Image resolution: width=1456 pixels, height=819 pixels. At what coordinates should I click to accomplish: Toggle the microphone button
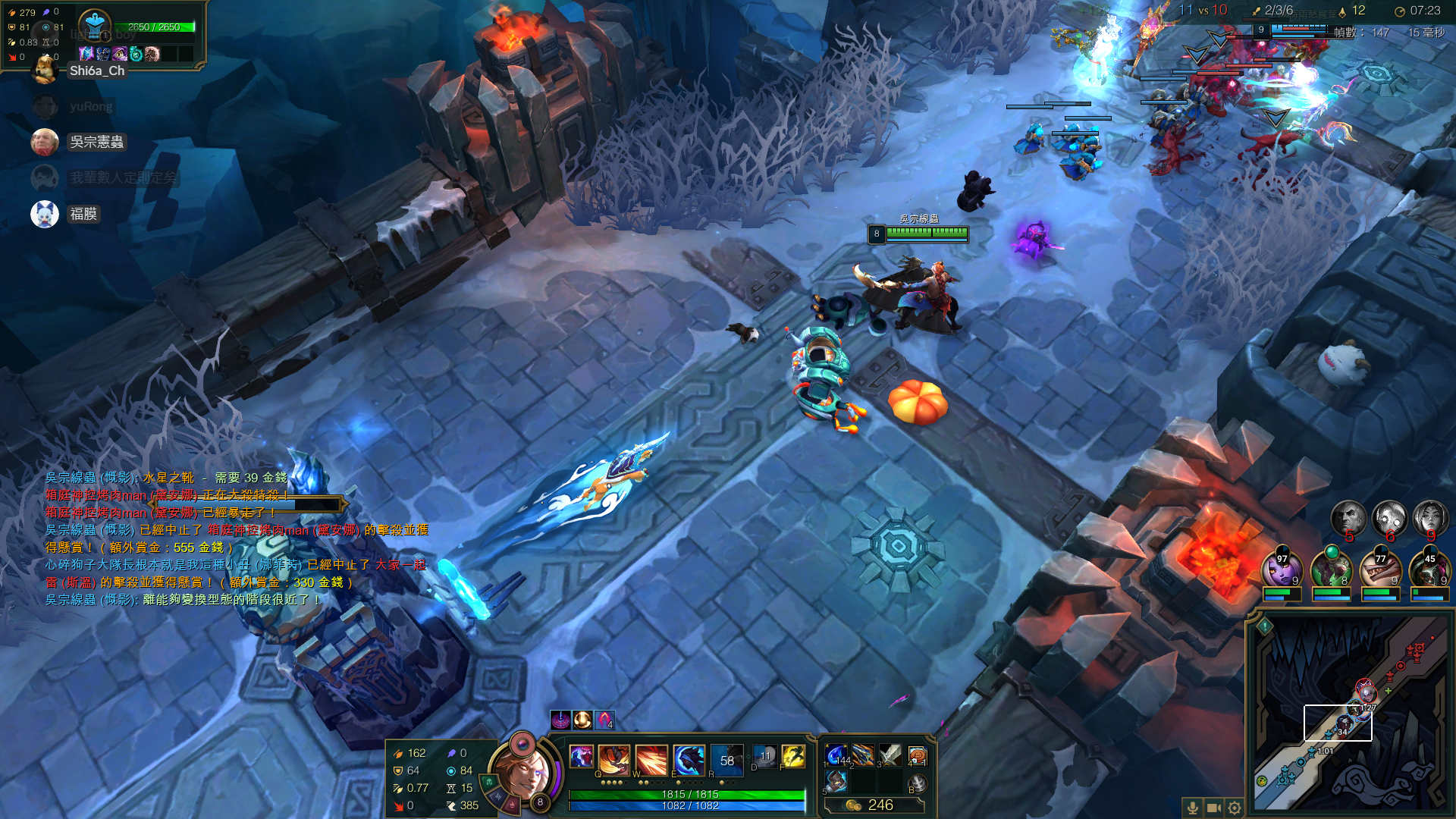coord(1193,808)
